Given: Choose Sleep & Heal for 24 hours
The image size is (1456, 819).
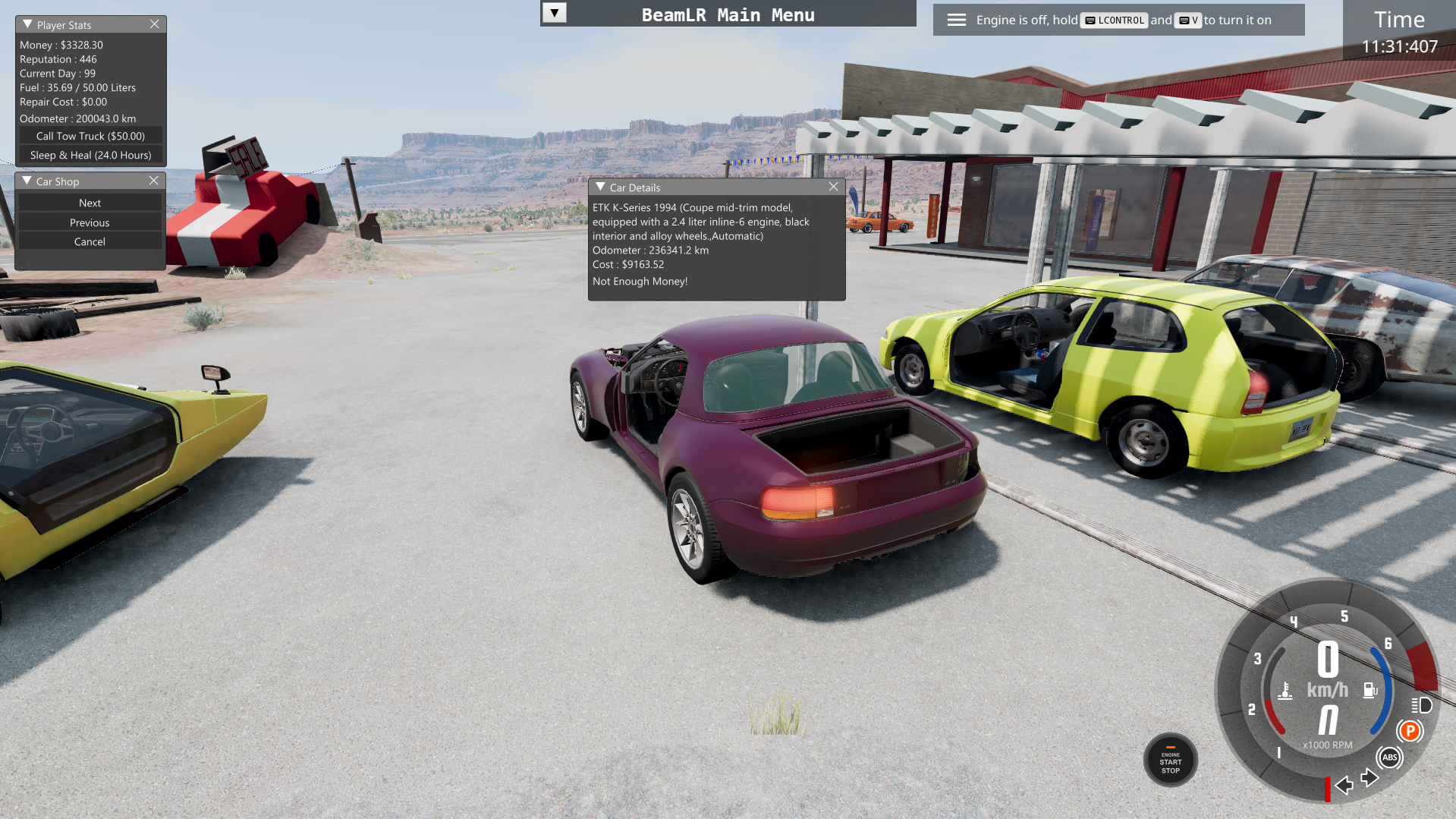Looking at the screenshot, I should coord(90,155).
